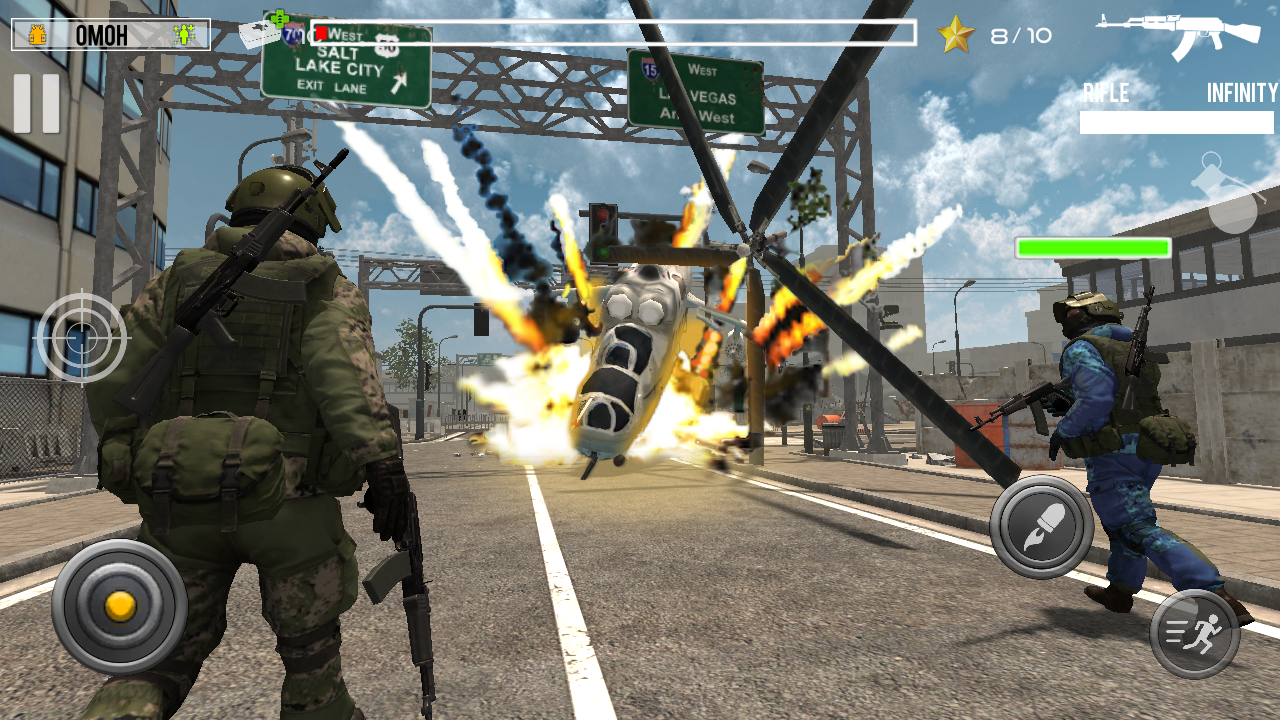Fire weapon with the bullet button

pyautogui.click(x=1041, y=527)
